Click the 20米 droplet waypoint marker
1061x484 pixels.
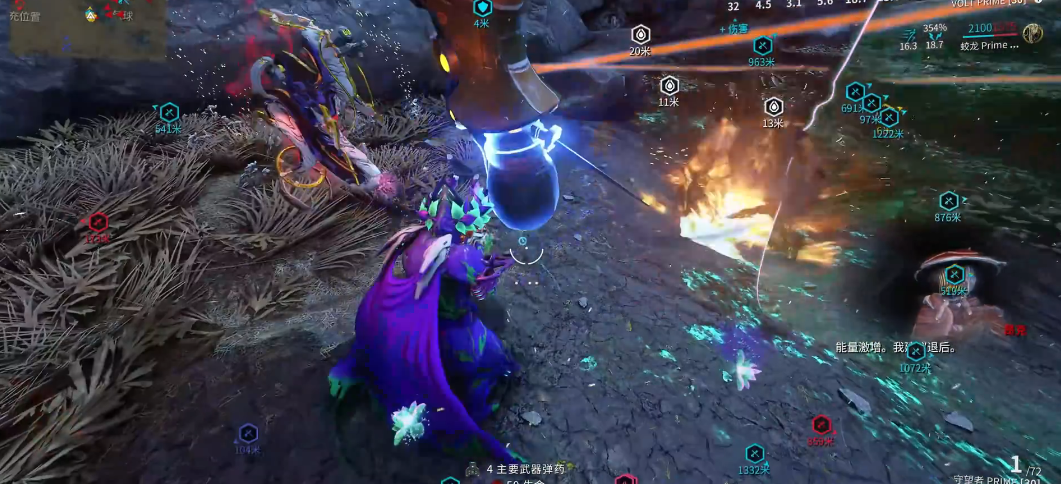pyautogui.click(x=641, y=35)
